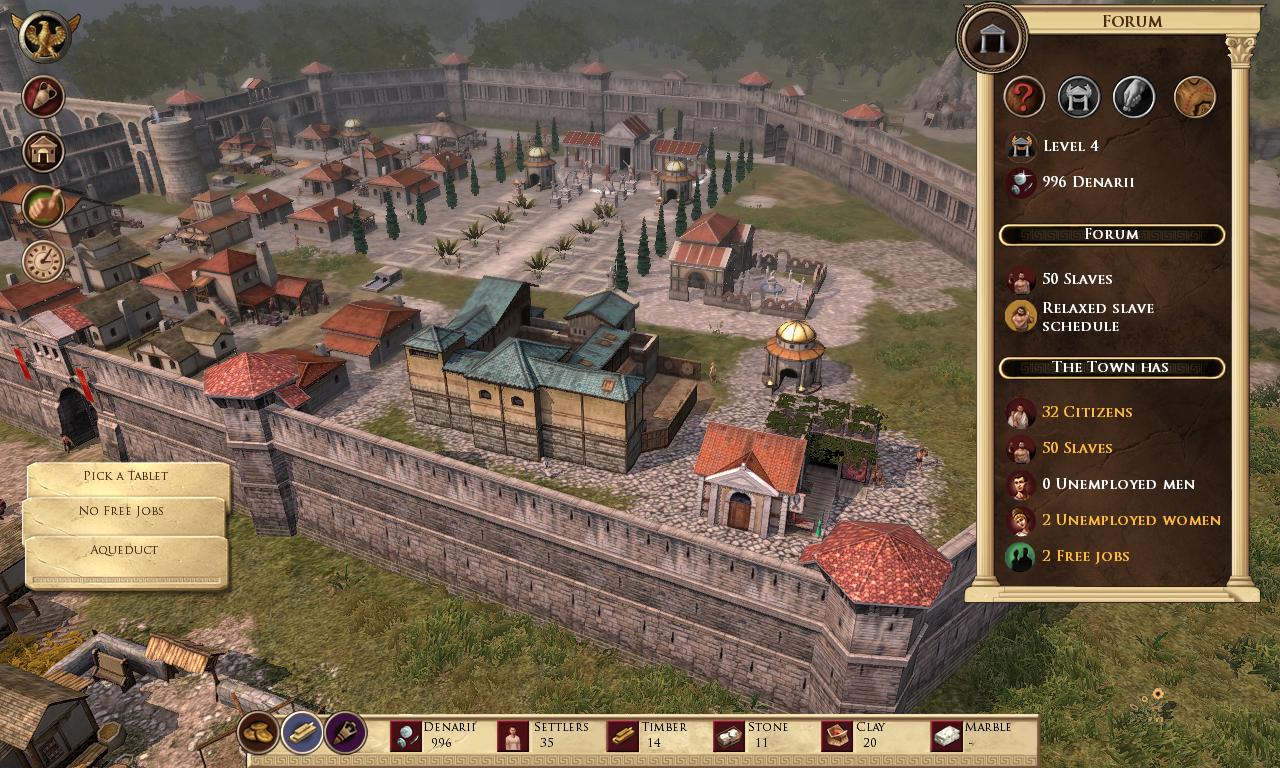Open the parchment map icon
This screenshot has height=768, width=1280.
[1193, 98]
